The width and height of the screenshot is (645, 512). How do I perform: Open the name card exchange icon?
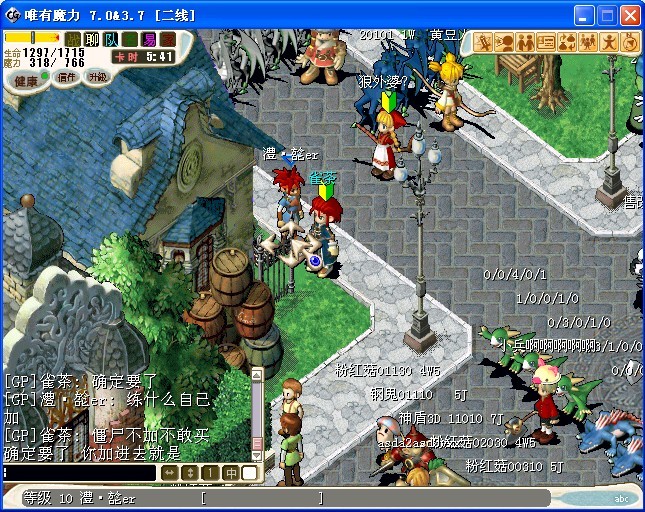pos(546,42)
